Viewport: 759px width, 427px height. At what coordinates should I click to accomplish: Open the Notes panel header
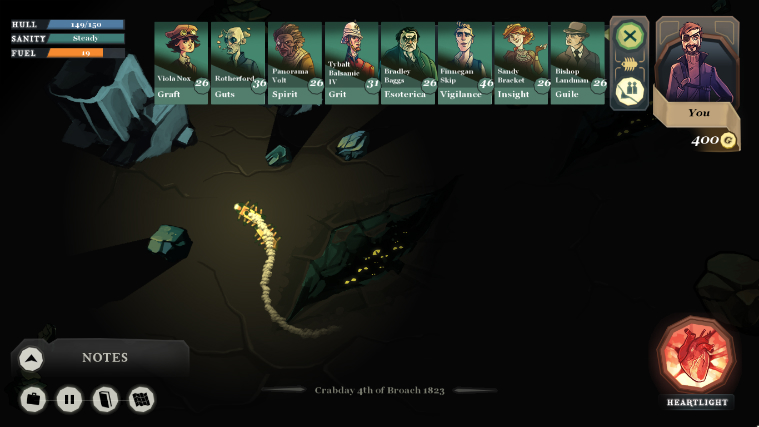coord(105,358)
